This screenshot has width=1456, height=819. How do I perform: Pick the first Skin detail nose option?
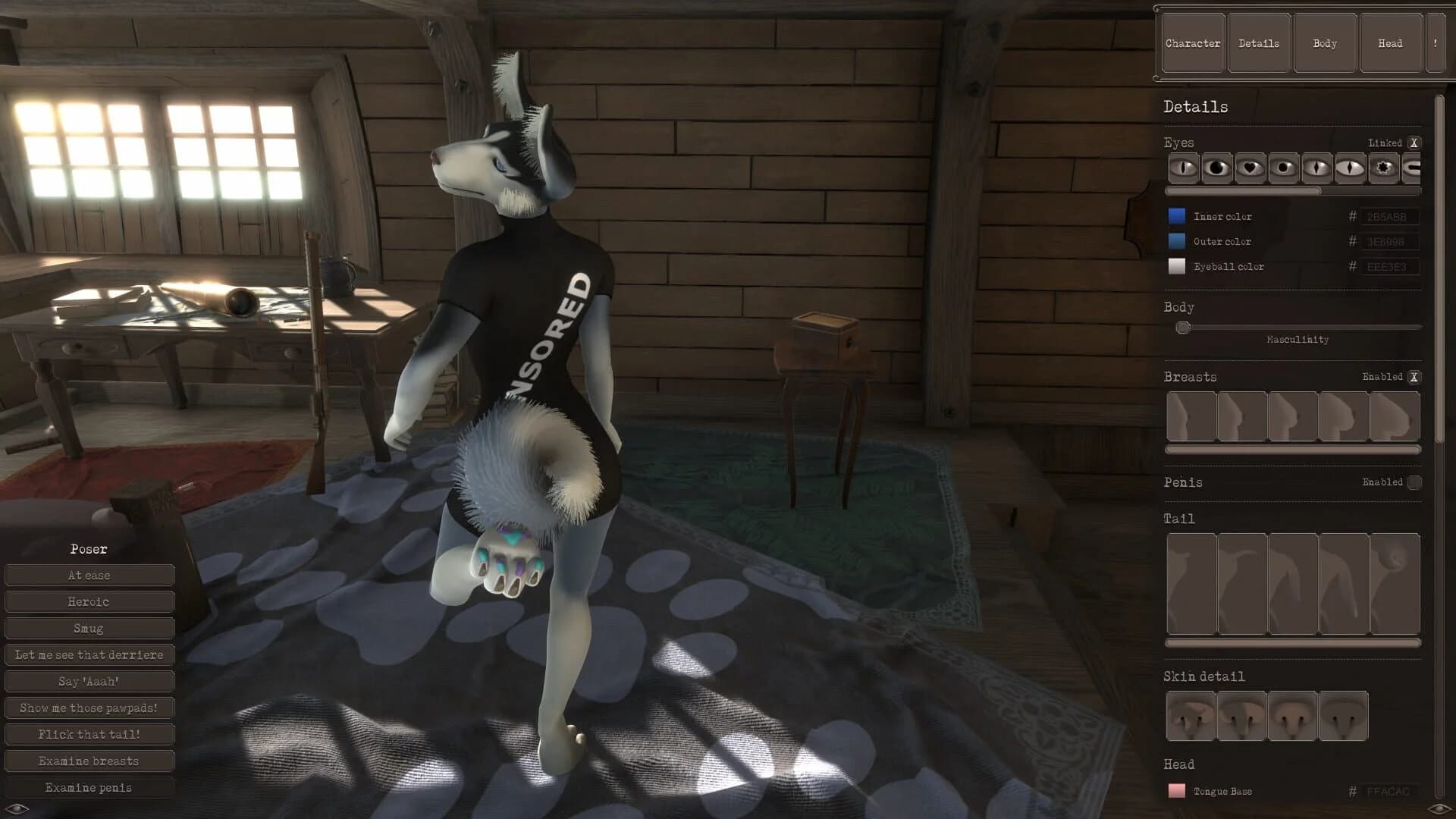coord(1191,715)
